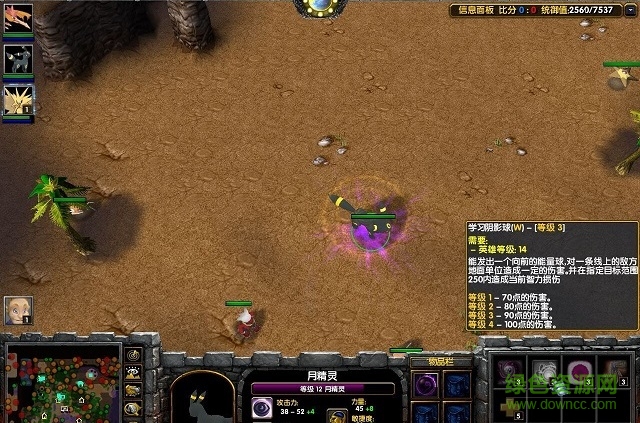Viewport: 640px width, 423px height.
Task: Select the purple orb inventory item
Action: pos(425,384)
